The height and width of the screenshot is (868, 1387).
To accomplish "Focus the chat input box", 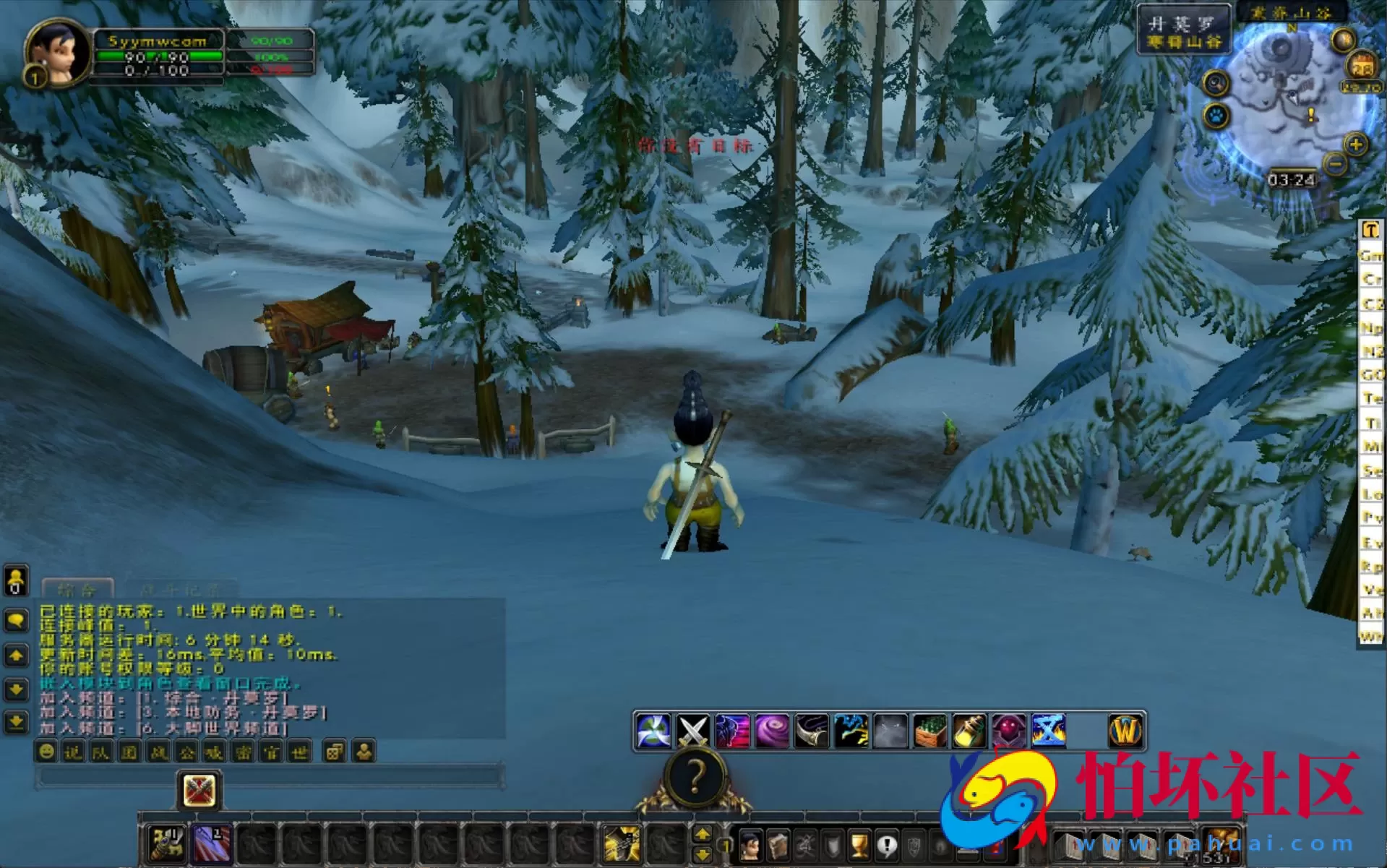I will pyautogui.click(x=267, y=778).
